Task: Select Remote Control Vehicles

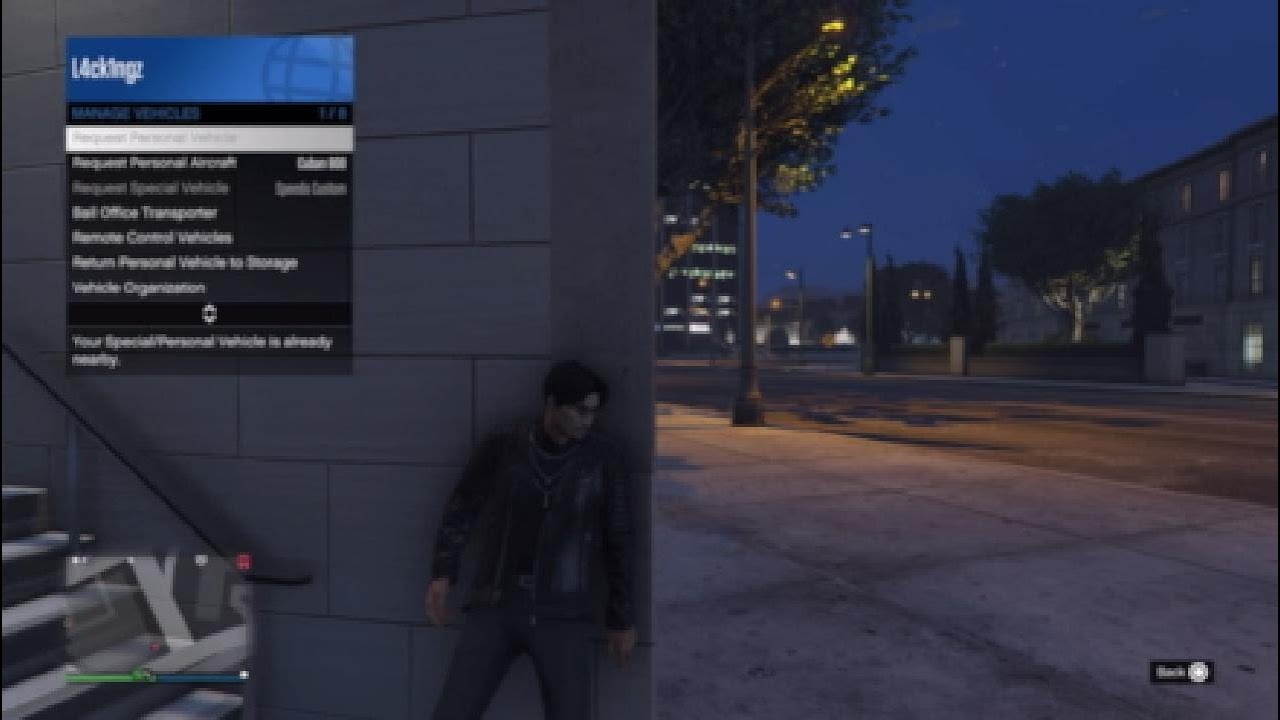Action: tap(150, 238)
